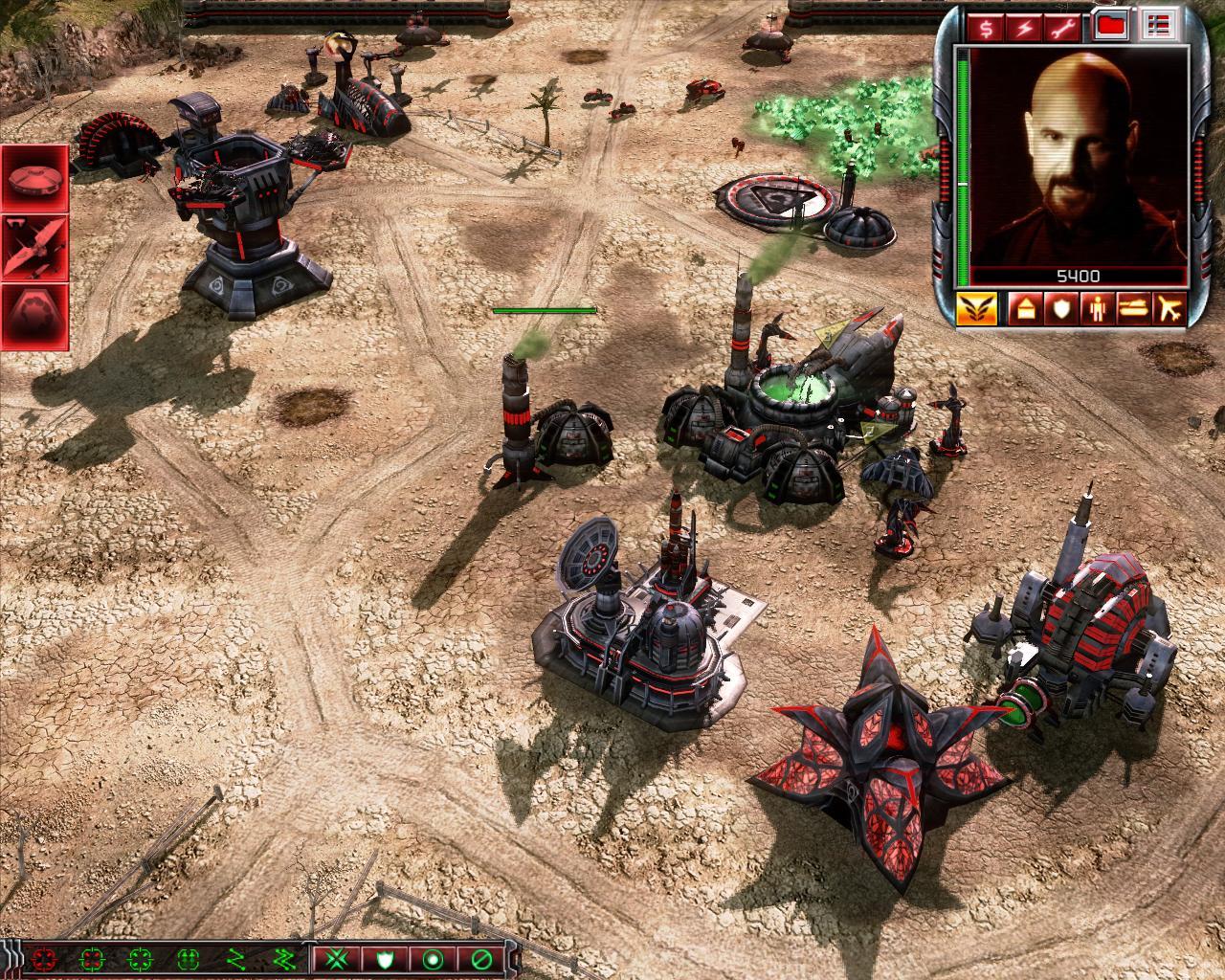Open the list-style options menu button
The image size is (1225, 980).
(1160, 27)
